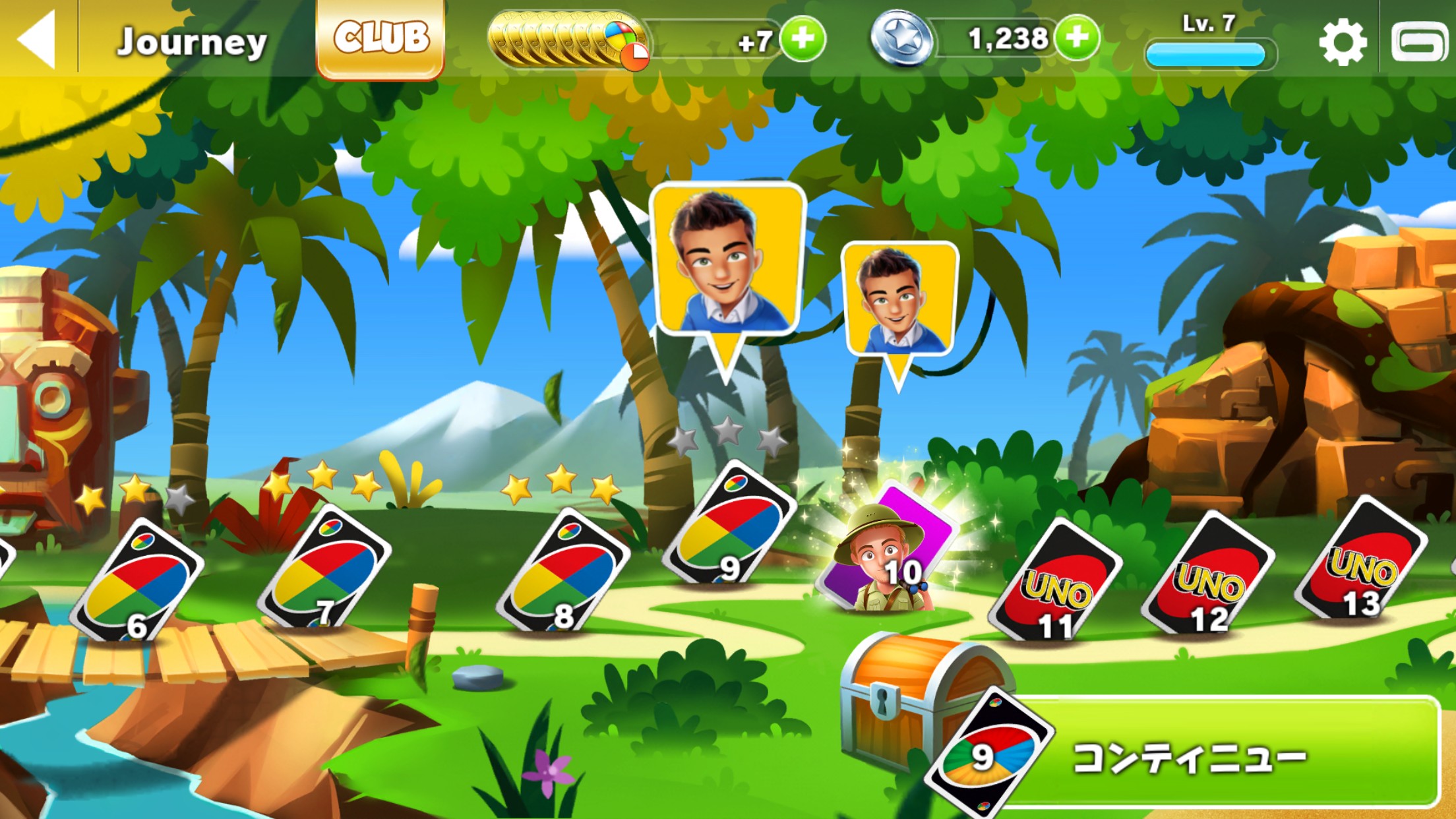Select the explorer level 10 card

[x=886, y=552]
